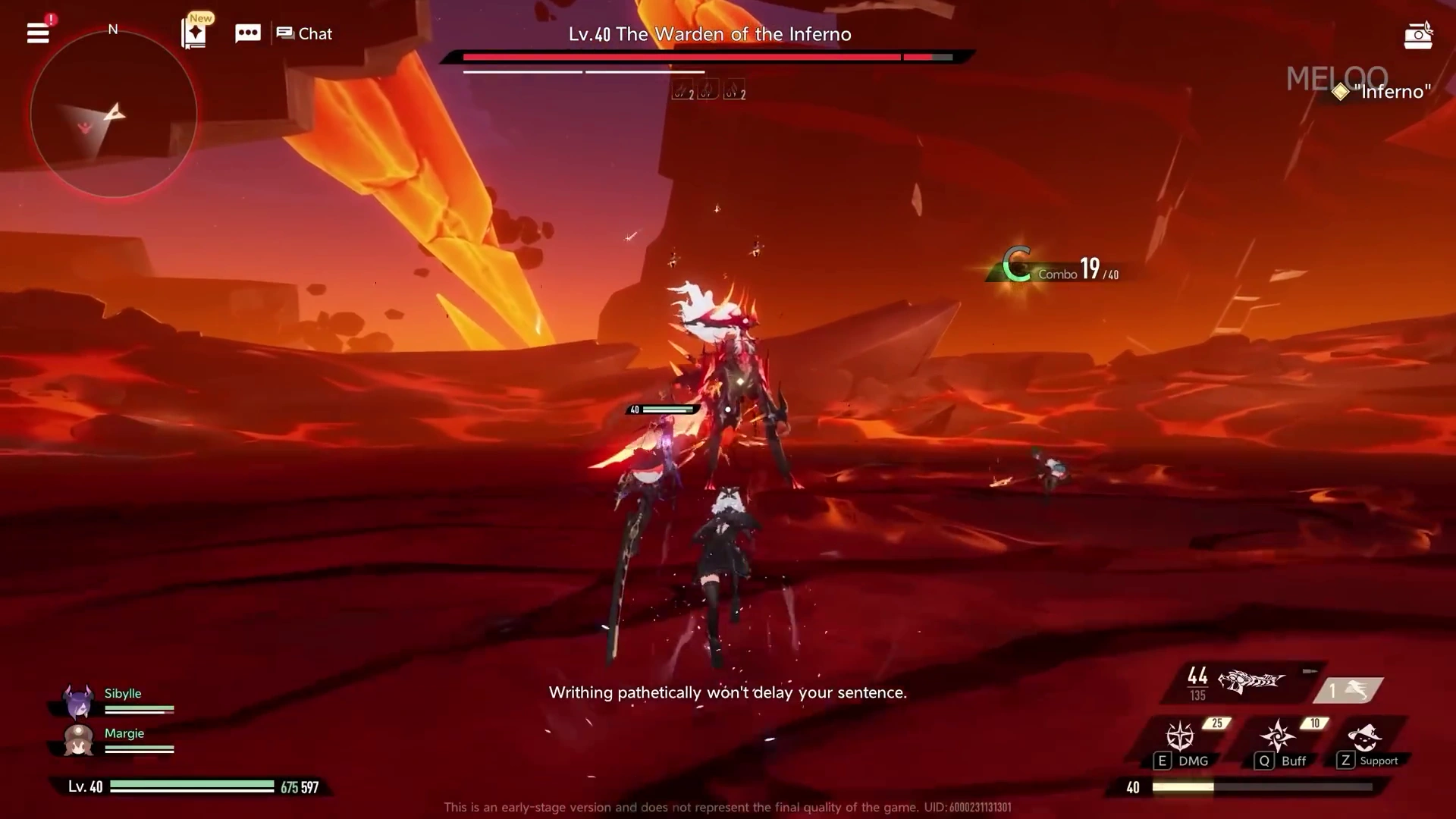Open the hamburger main menu

click(38, 33)
